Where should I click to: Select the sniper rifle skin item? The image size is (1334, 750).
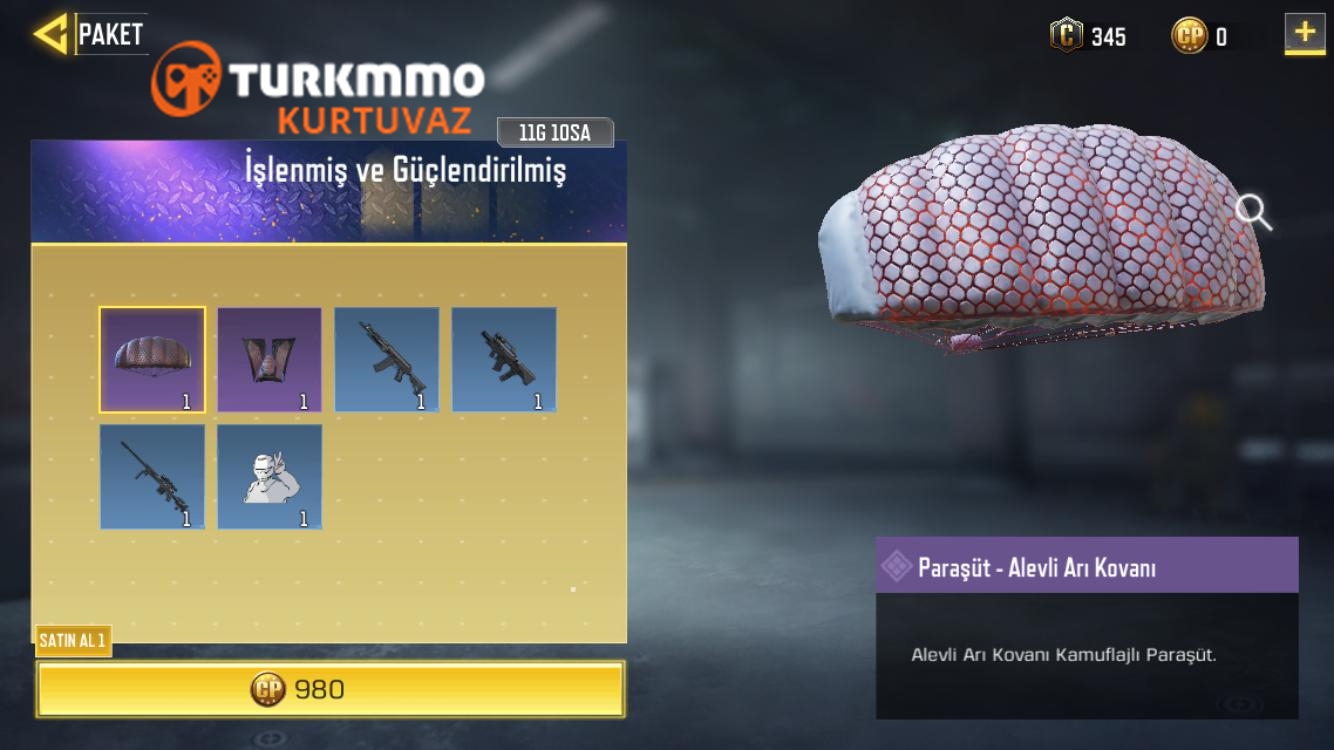155,475
